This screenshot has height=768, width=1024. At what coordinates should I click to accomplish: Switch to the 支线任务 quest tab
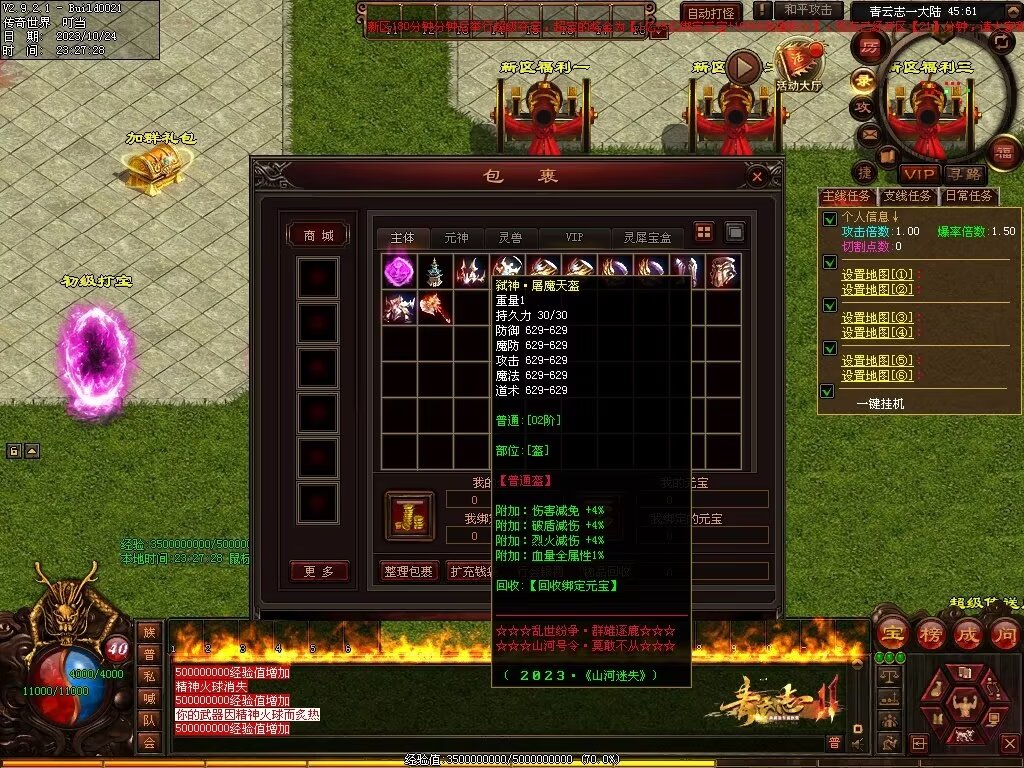[907, 196]
